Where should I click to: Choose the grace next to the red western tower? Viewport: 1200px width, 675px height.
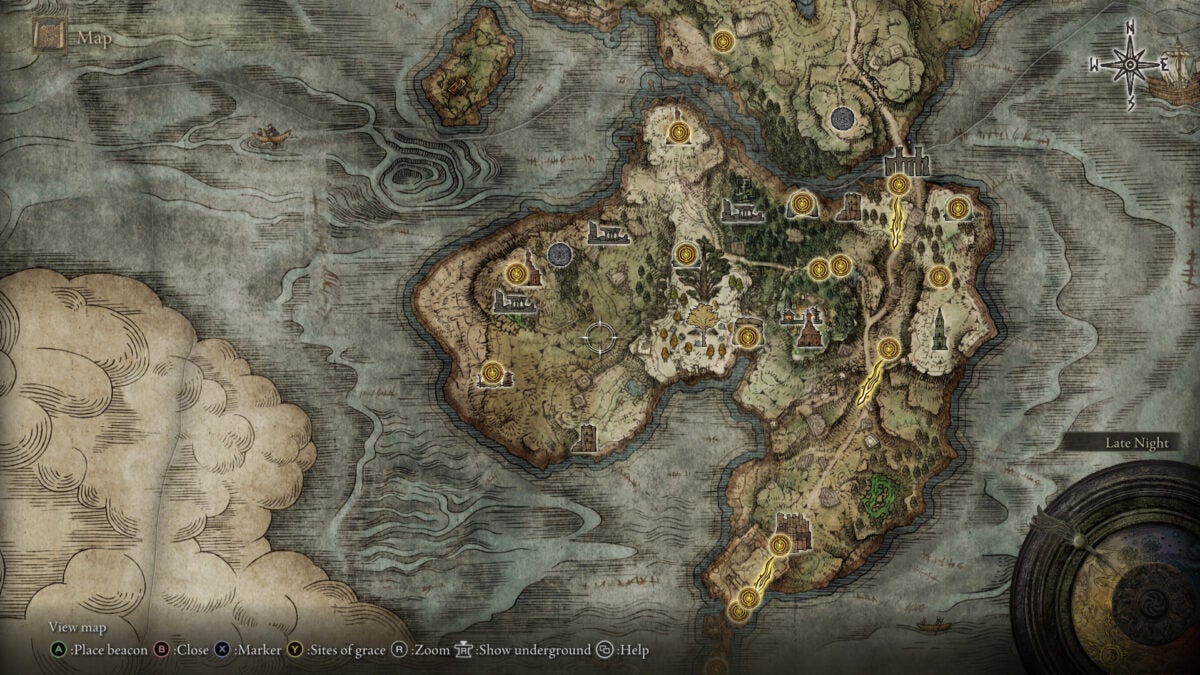coord(516,271)
